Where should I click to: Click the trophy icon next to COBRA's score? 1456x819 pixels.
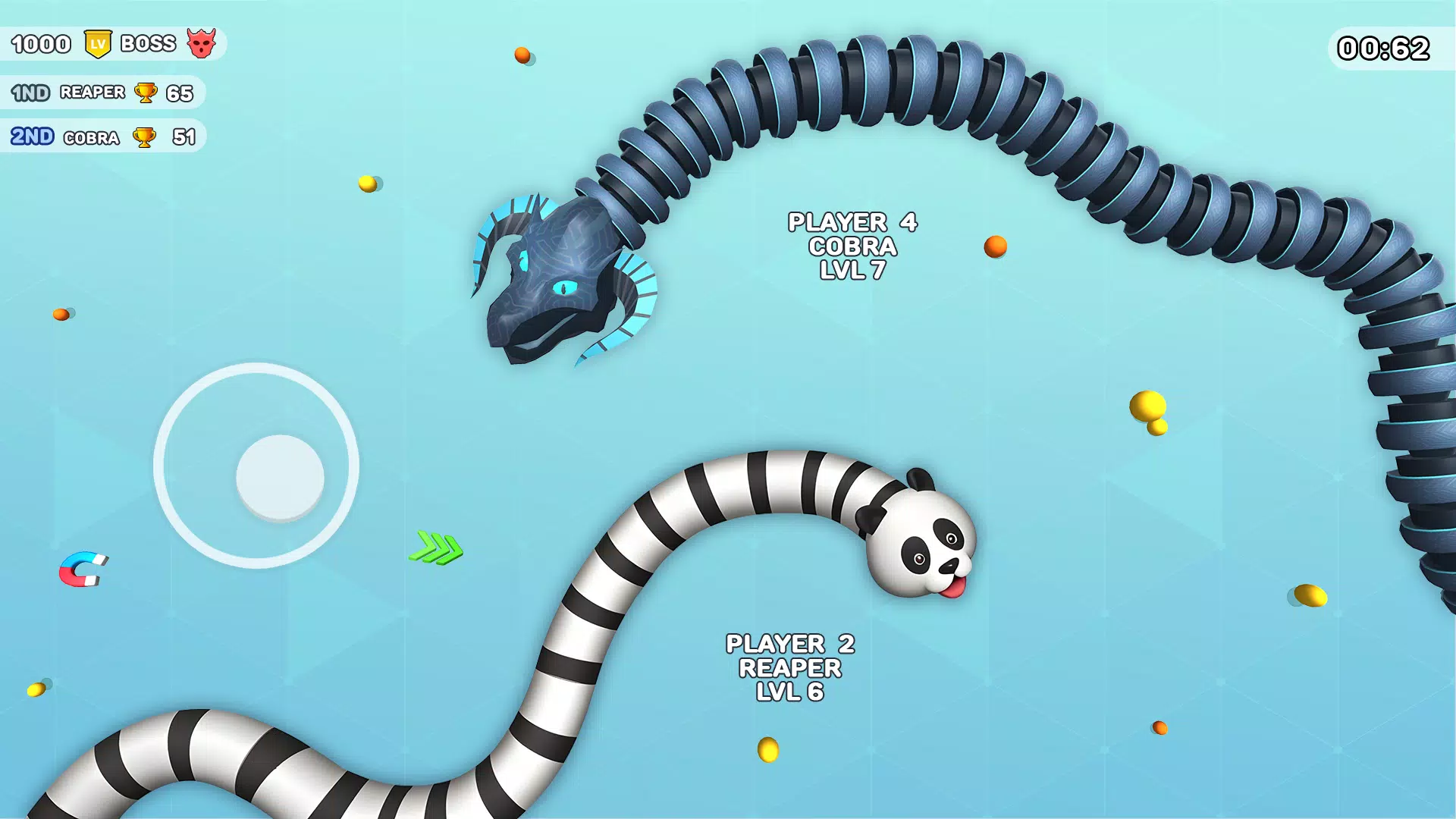point(144,137)
